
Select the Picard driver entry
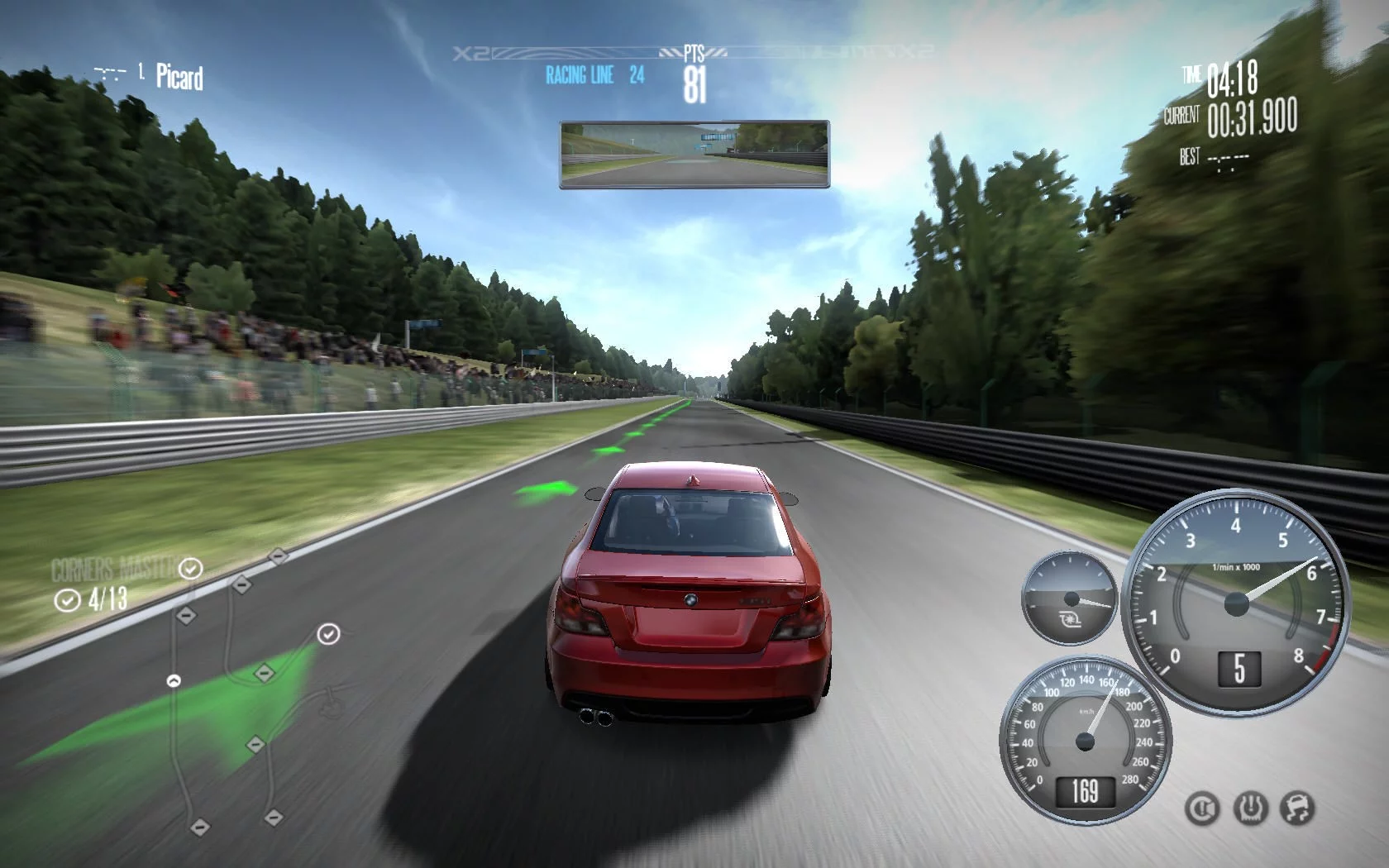click(x=179, y=77)
